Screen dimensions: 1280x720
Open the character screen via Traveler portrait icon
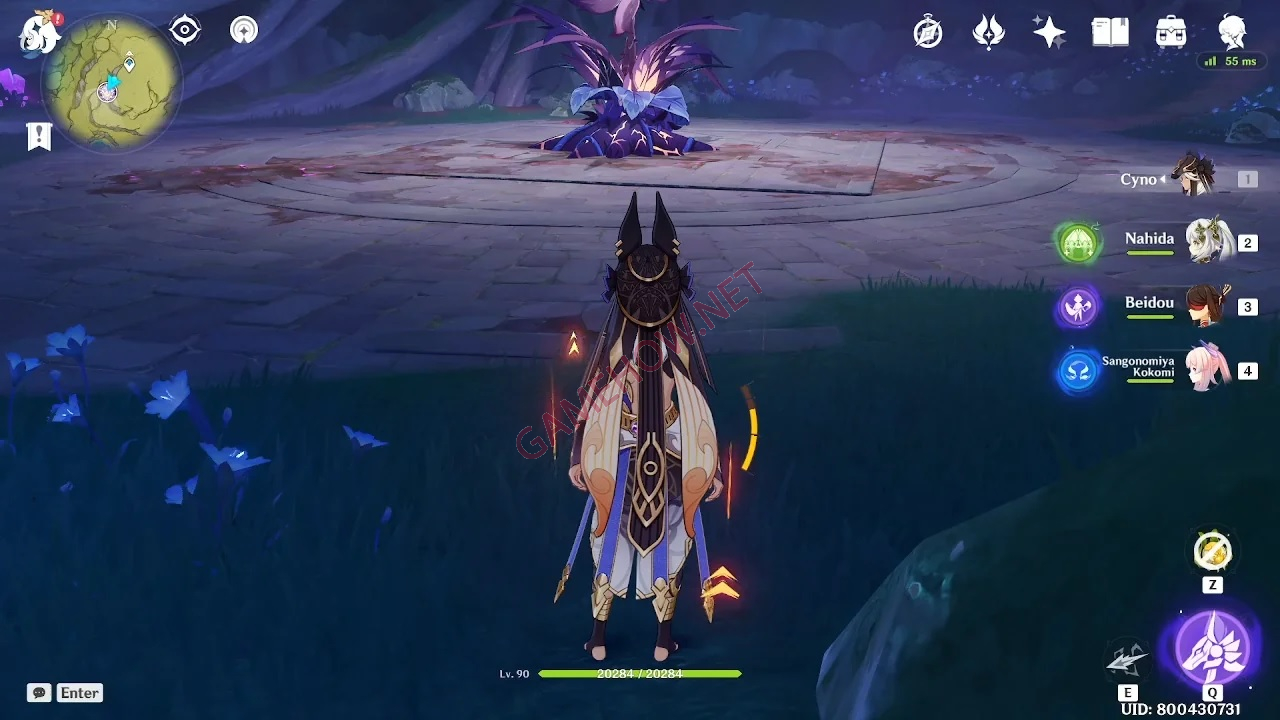coord(1232,31)
